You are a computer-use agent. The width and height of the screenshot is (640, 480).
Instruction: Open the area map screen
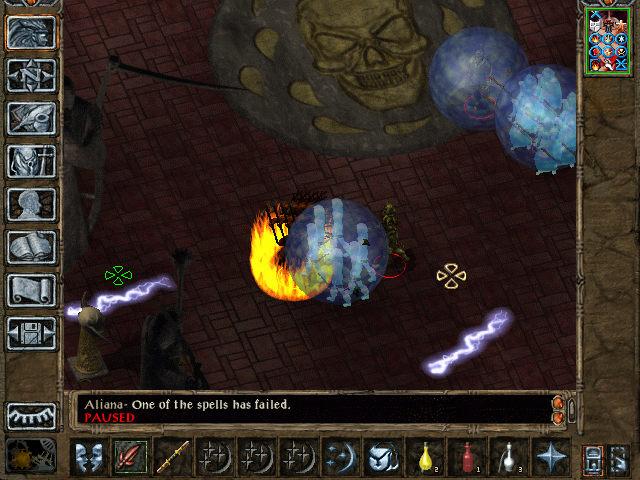click(x=31, y=75)
